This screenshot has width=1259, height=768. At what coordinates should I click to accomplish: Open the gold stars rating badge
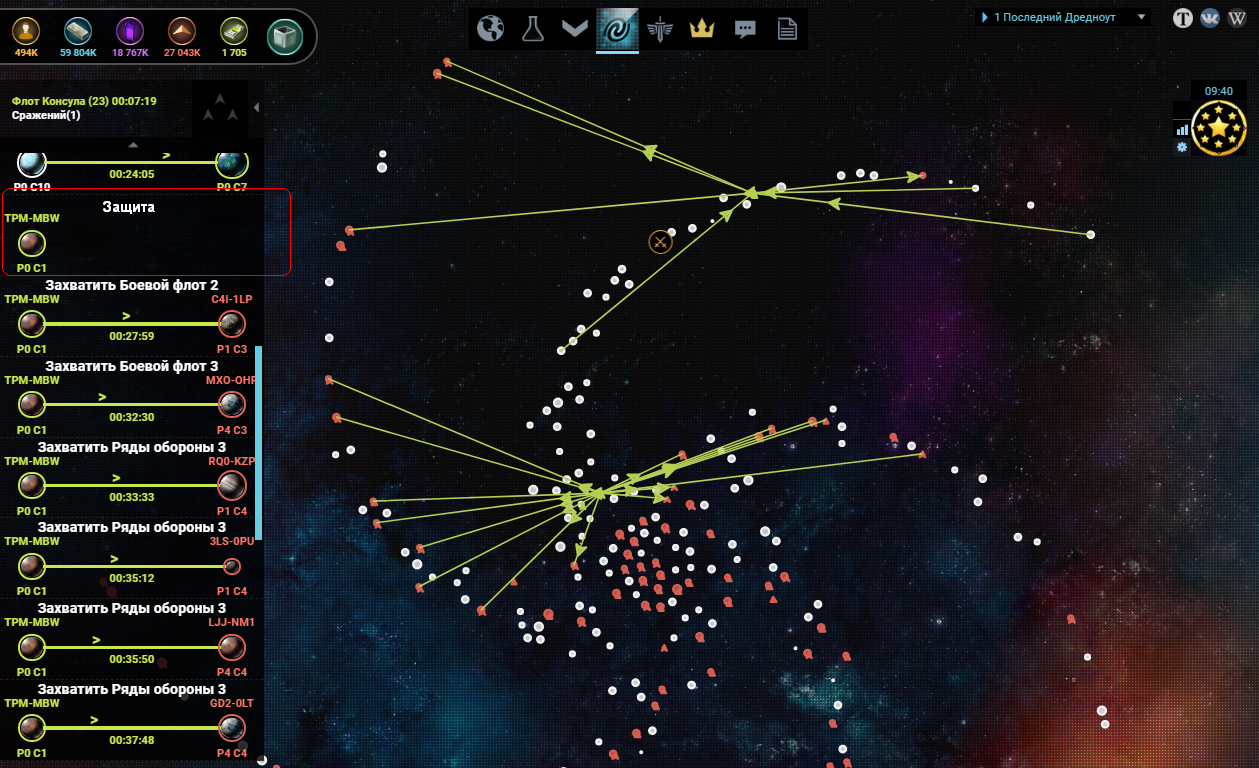point(1219,128)
